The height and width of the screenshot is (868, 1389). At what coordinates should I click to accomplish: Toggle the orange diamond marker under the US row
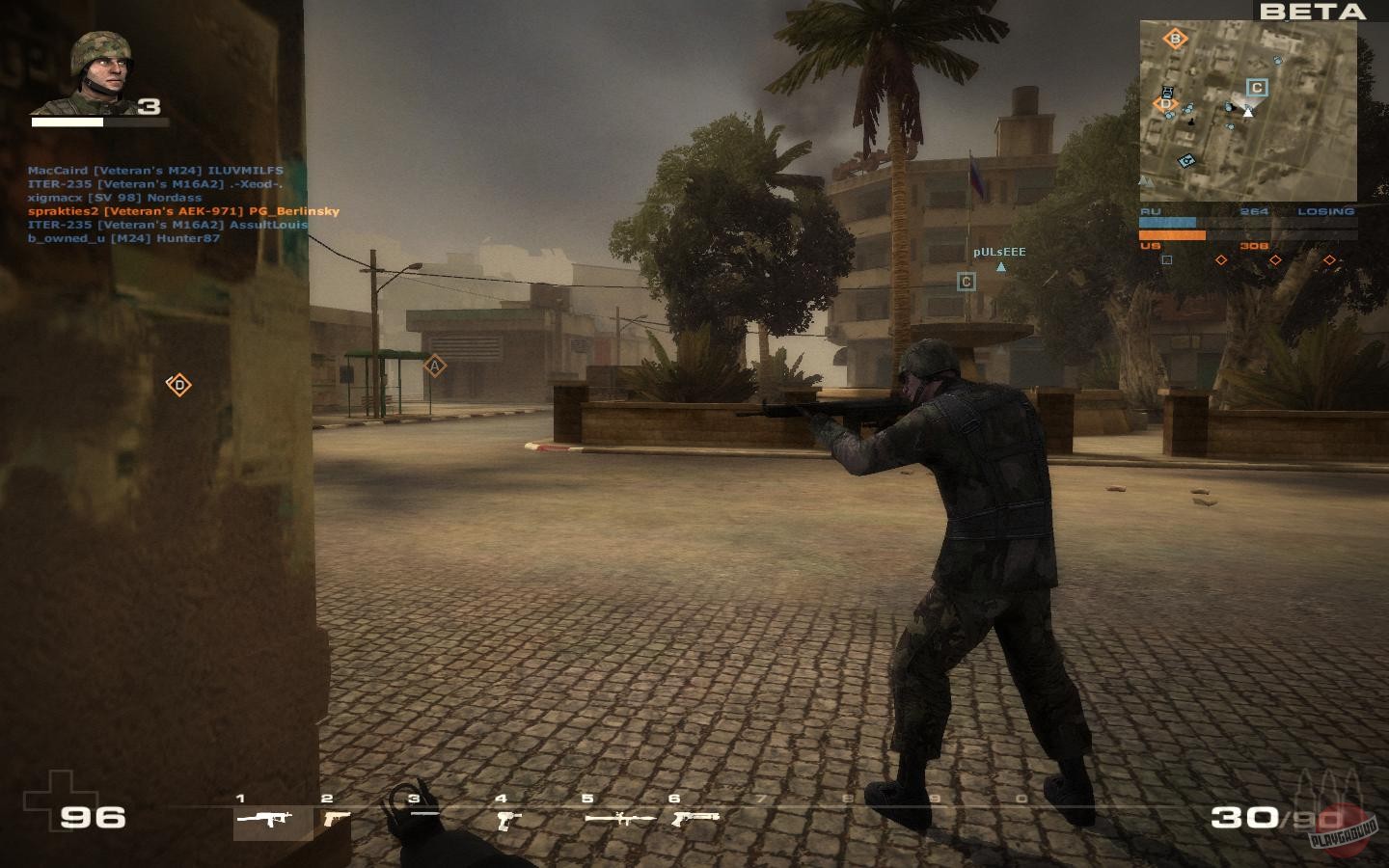1221,259
